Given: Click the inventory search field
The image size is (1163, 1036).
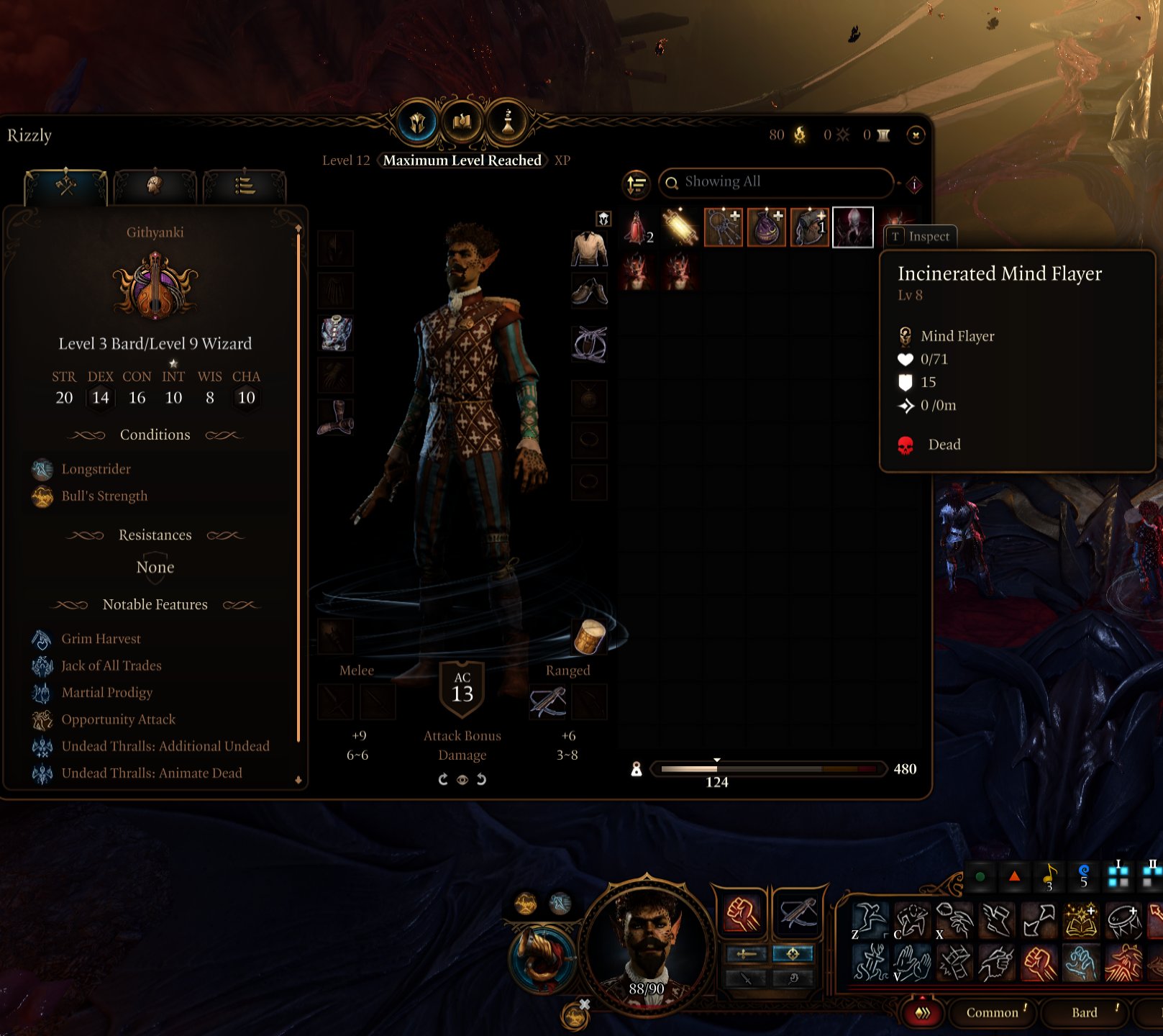Looking at the screenshot, I should [x=775, y=183].
